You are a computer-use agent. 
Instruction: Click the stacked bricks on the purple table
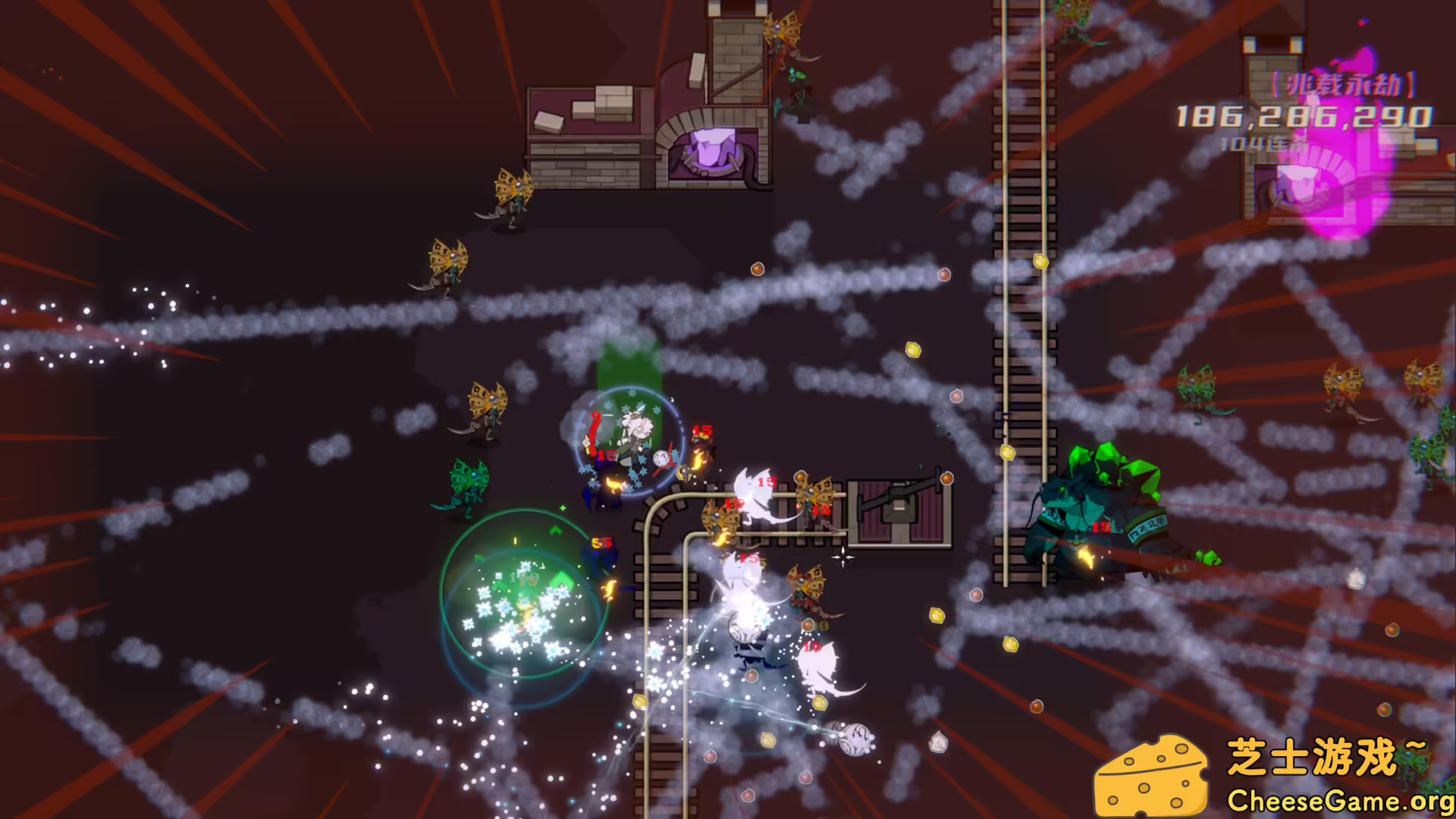[x=614, y=102]
